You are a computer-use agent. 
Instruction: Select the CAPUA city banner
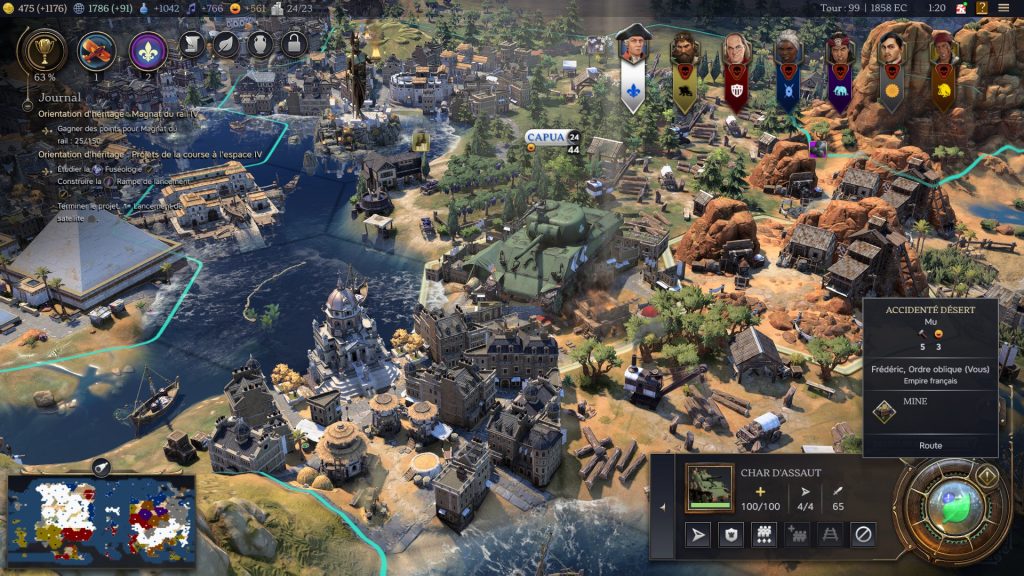(x=545, y=137)
